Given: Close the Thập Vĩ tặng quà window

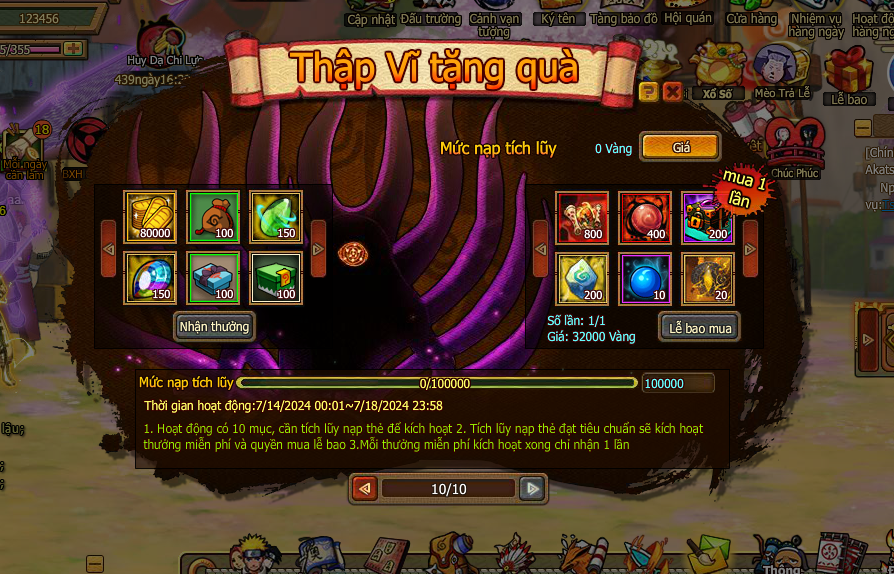Looking at the screenshot, I should pyautogui.click(x=672, y=92).
